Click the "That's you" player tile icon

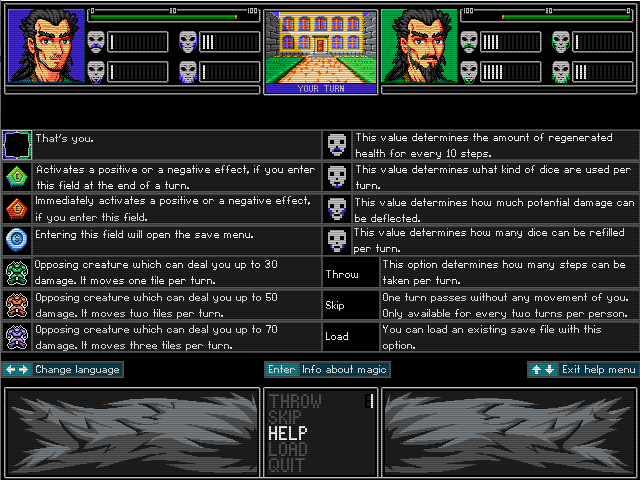tap(17, 146)
